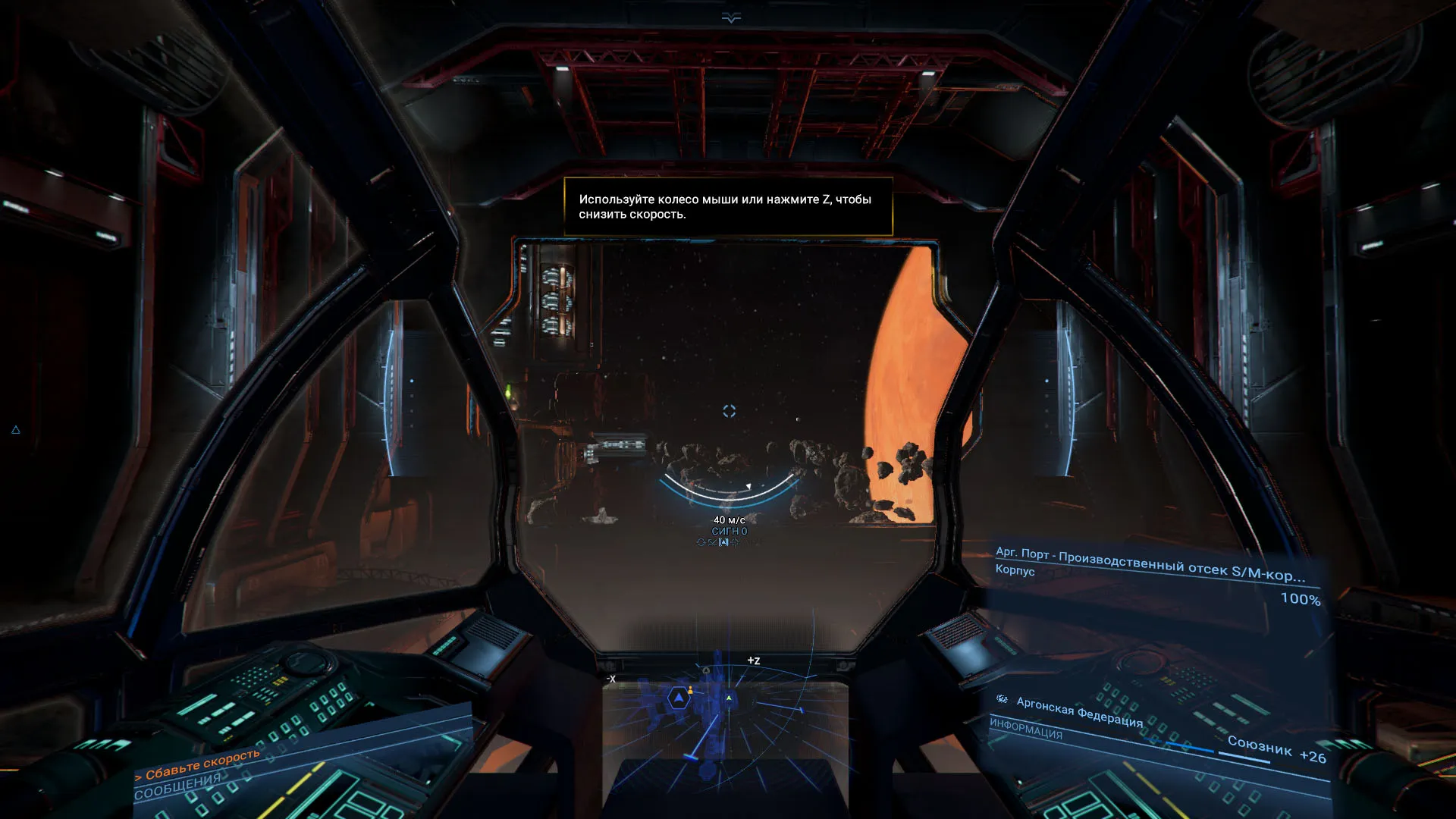Activate the highlighted scan mode icon

(x=723, y=542)
